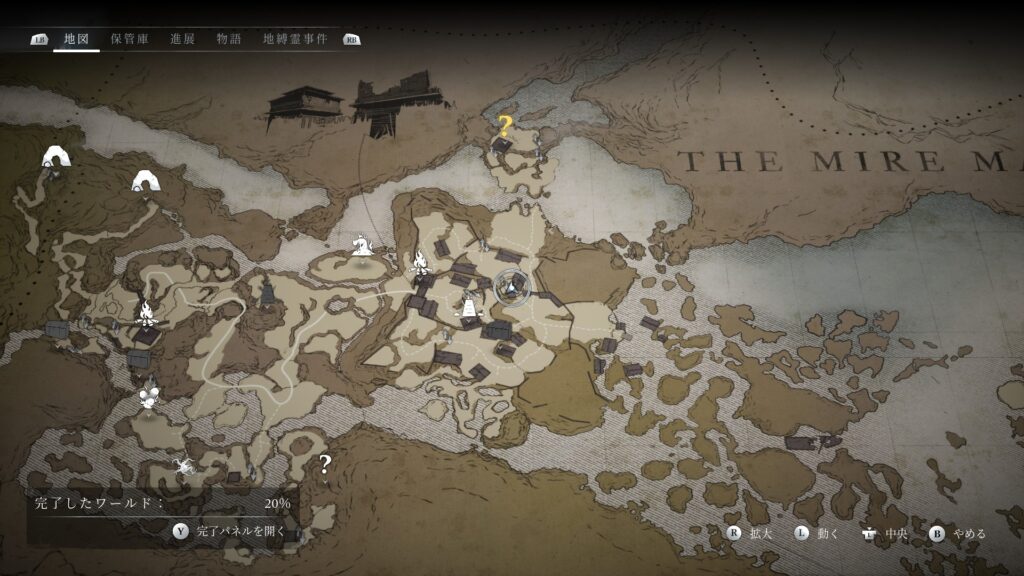
Task: Select the white trapezoid marker beside the player
Action: point(467,308)
